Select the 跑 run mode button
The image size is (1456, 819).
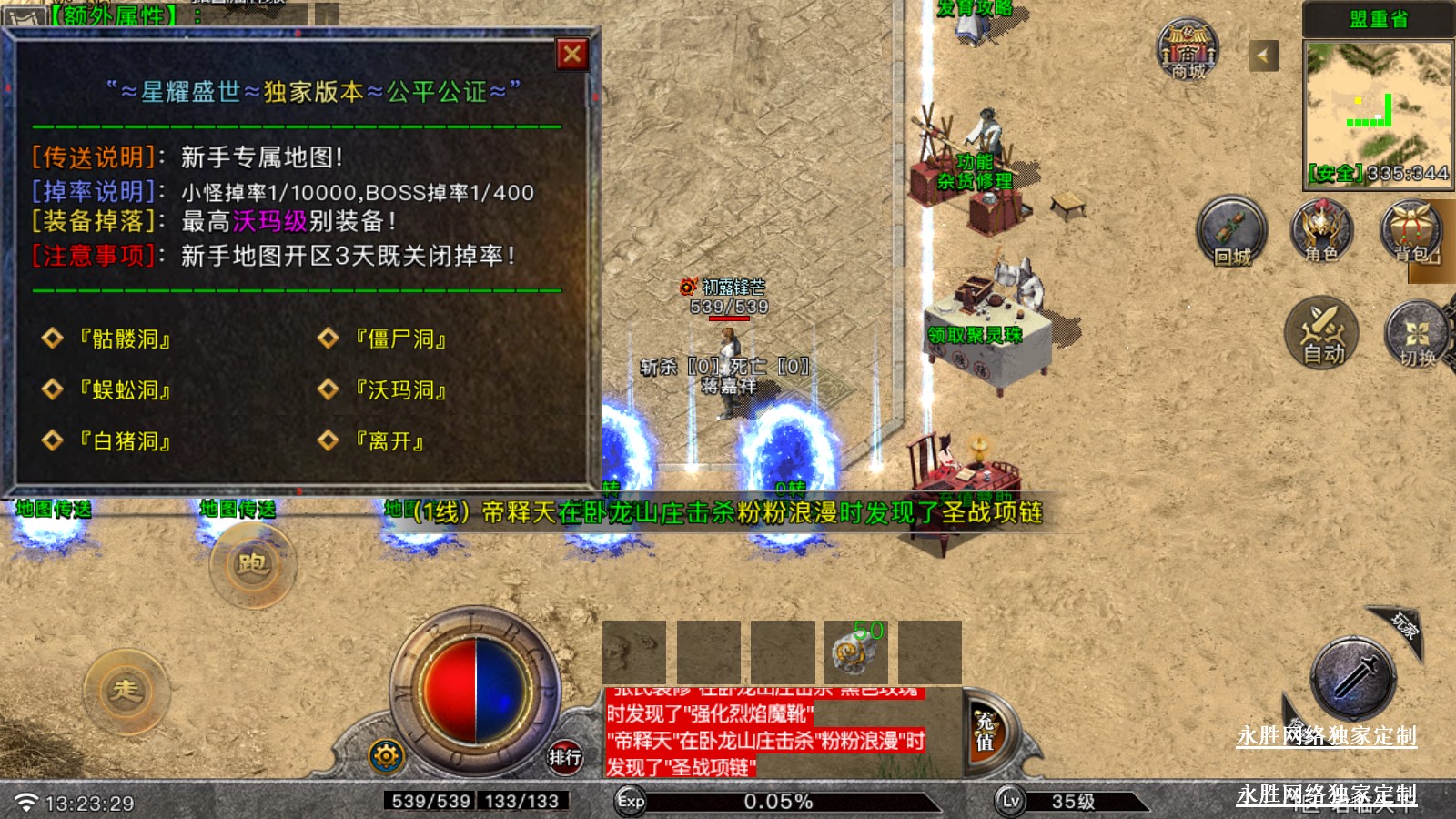(252, 564)
